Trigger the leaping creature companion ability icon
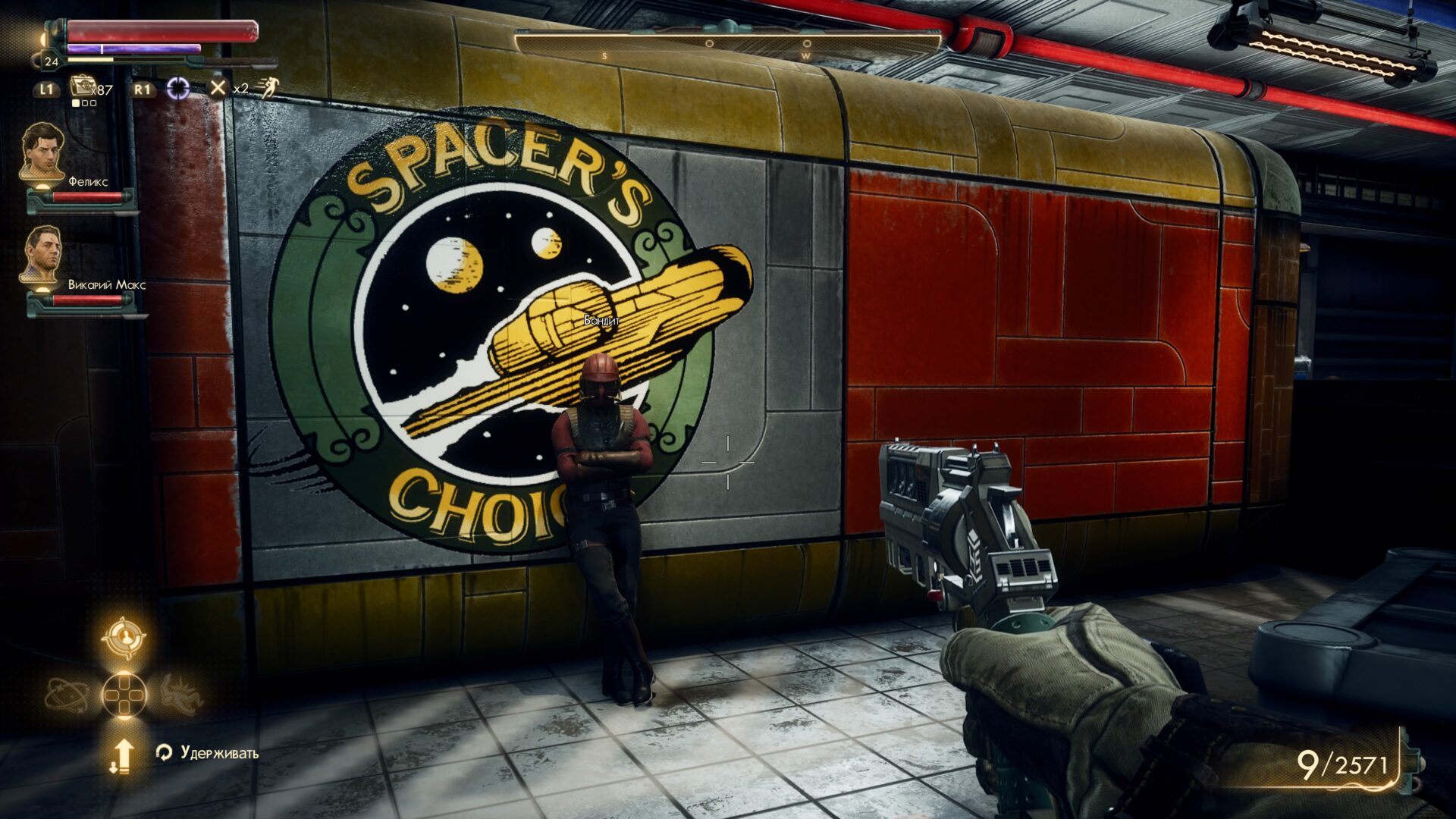This screenshot has height=819, width=1456. pos(182,695)
